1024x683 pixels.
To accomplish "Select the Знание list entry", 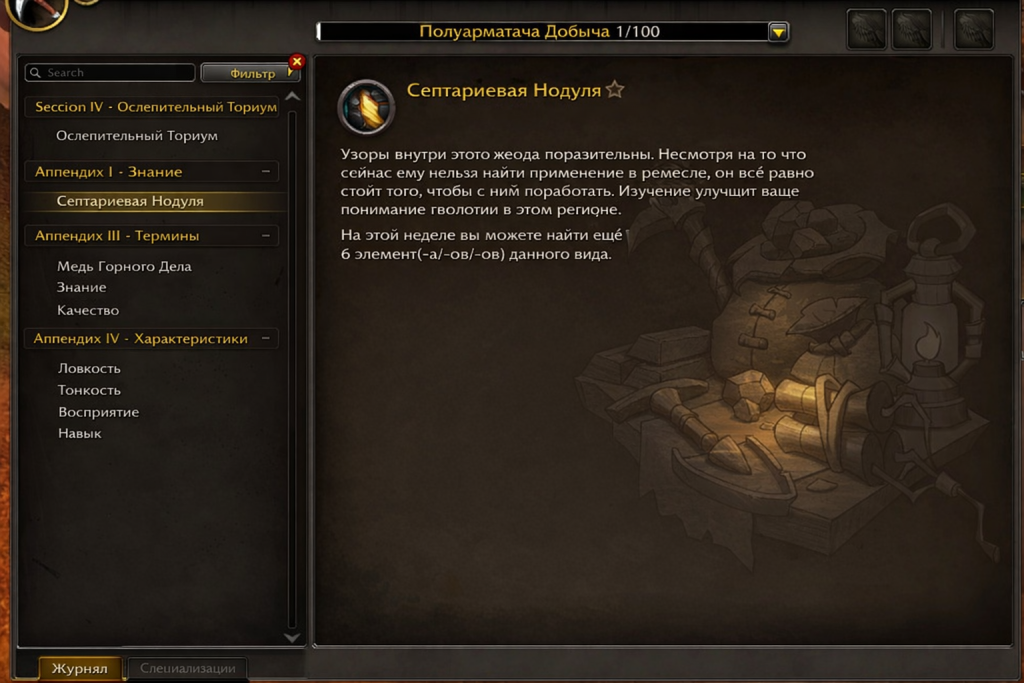I will (82, 288).
